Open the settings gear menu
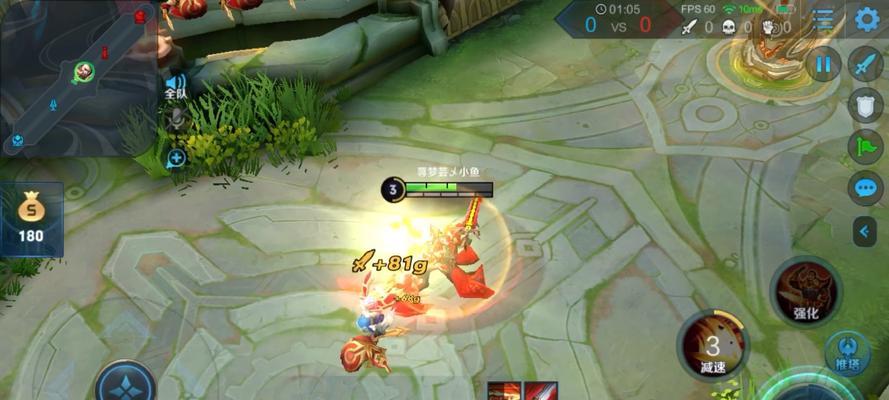The width and height of the screenshot is (889, 400). (x=866, y=19)
